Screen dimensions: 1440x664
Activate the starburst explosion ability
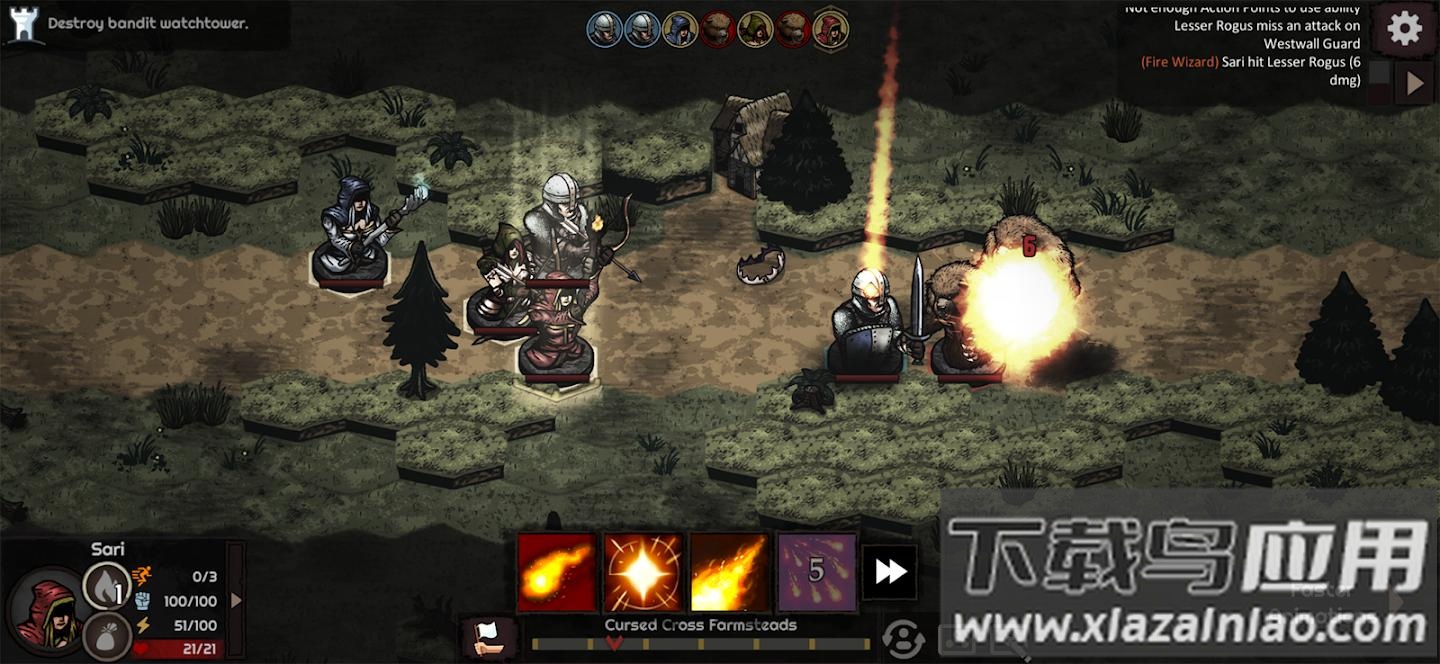click(x=643, y=572)
